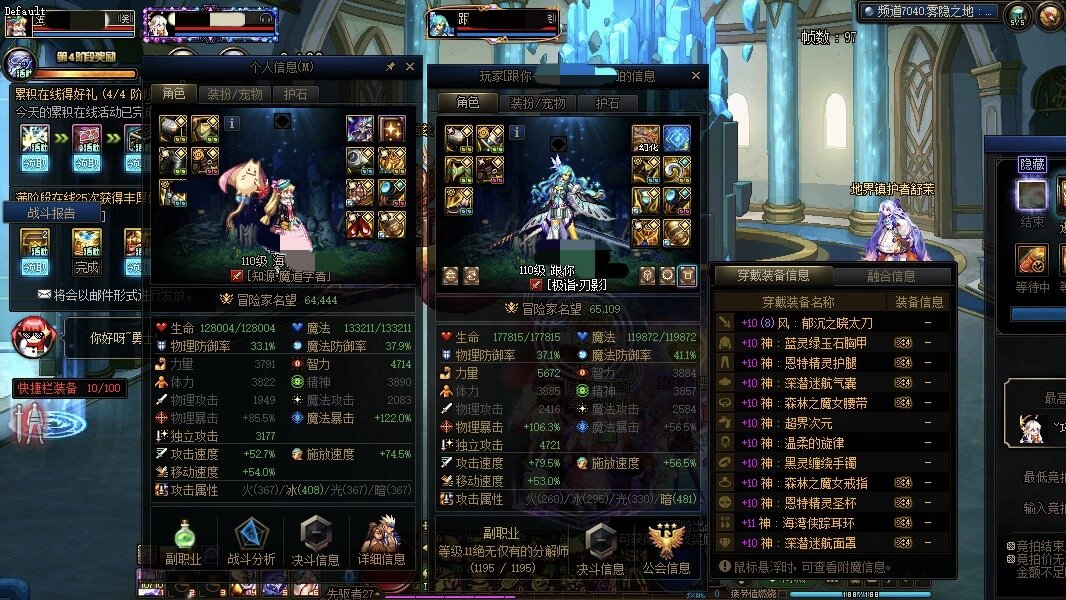Screen dimensions: 1066x600
Task: Click the 战斗报告 battle report button
Action: [50, 213]
